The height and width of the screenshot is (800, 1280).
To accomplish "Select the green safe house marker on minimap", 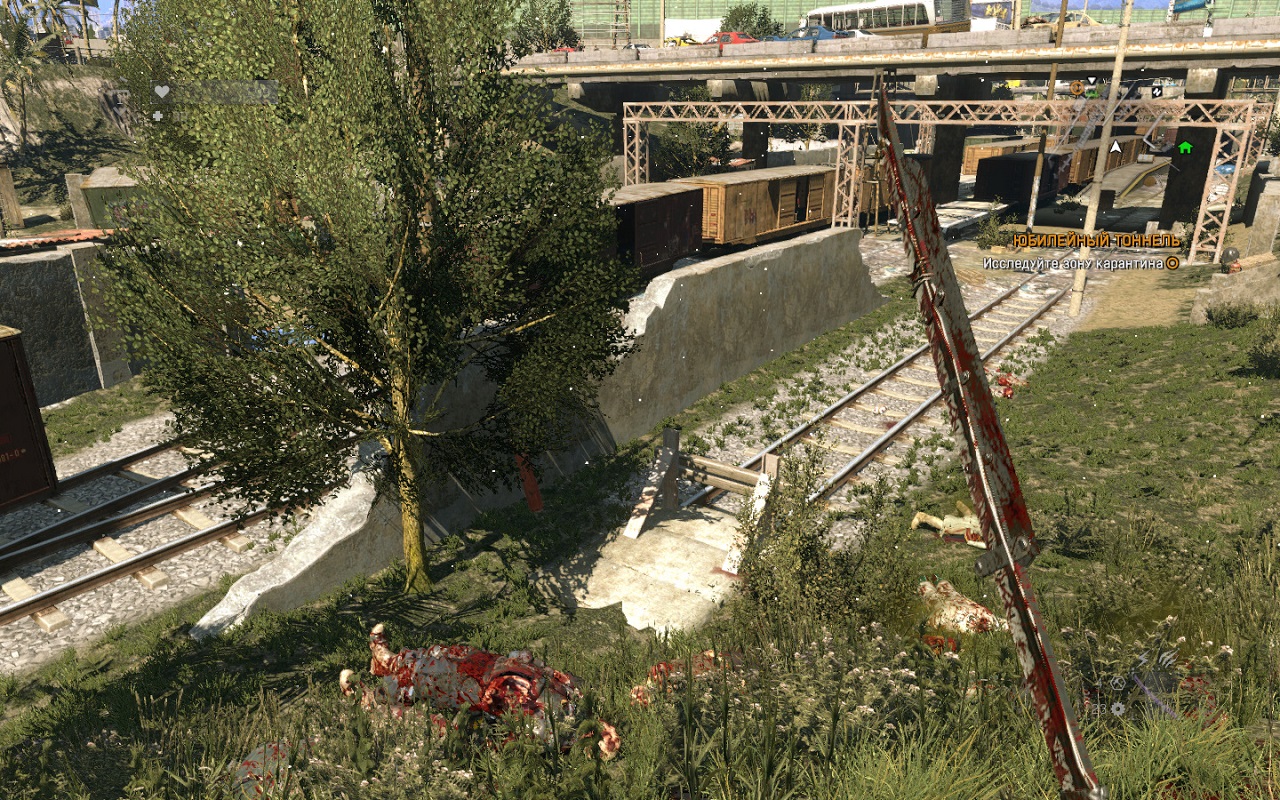I will pyautogui.click(x=1185, y=148).
